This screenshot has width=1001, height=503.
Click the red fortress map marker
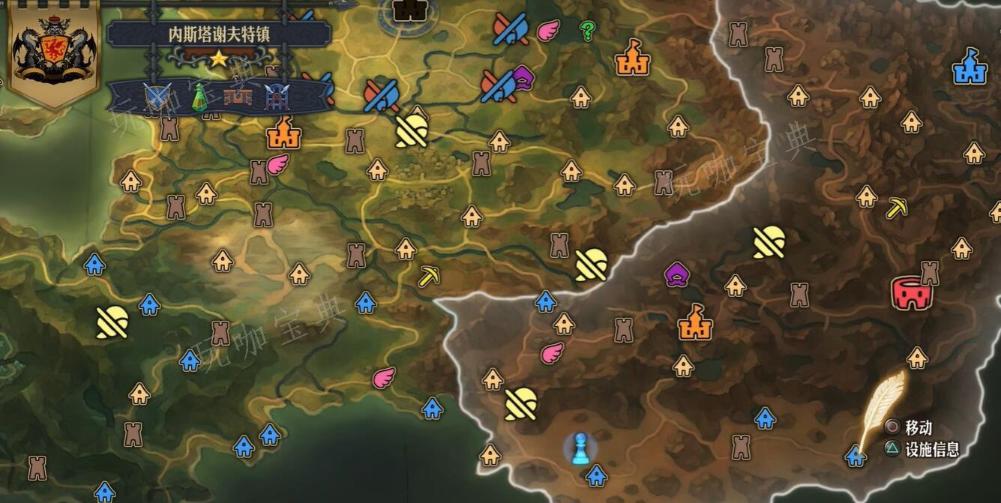(911, 293)
